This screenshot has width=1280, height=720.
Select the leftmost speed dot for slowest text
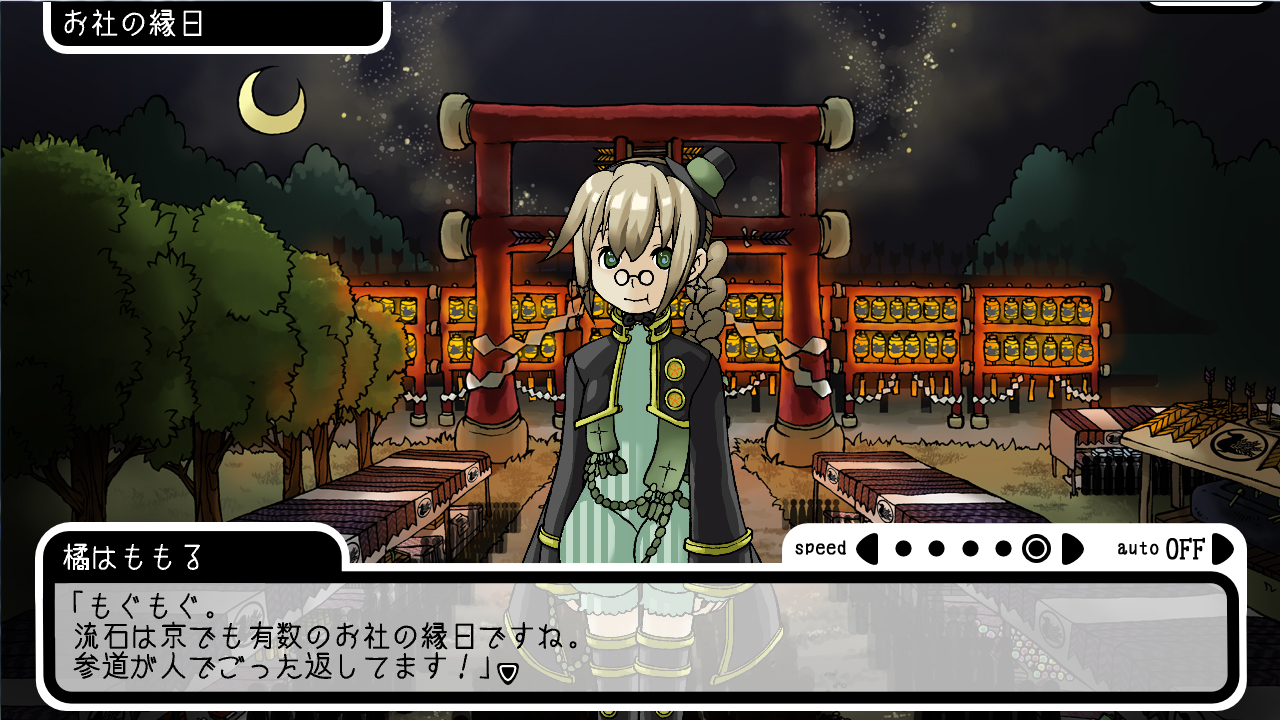click(x=903, y=548)
